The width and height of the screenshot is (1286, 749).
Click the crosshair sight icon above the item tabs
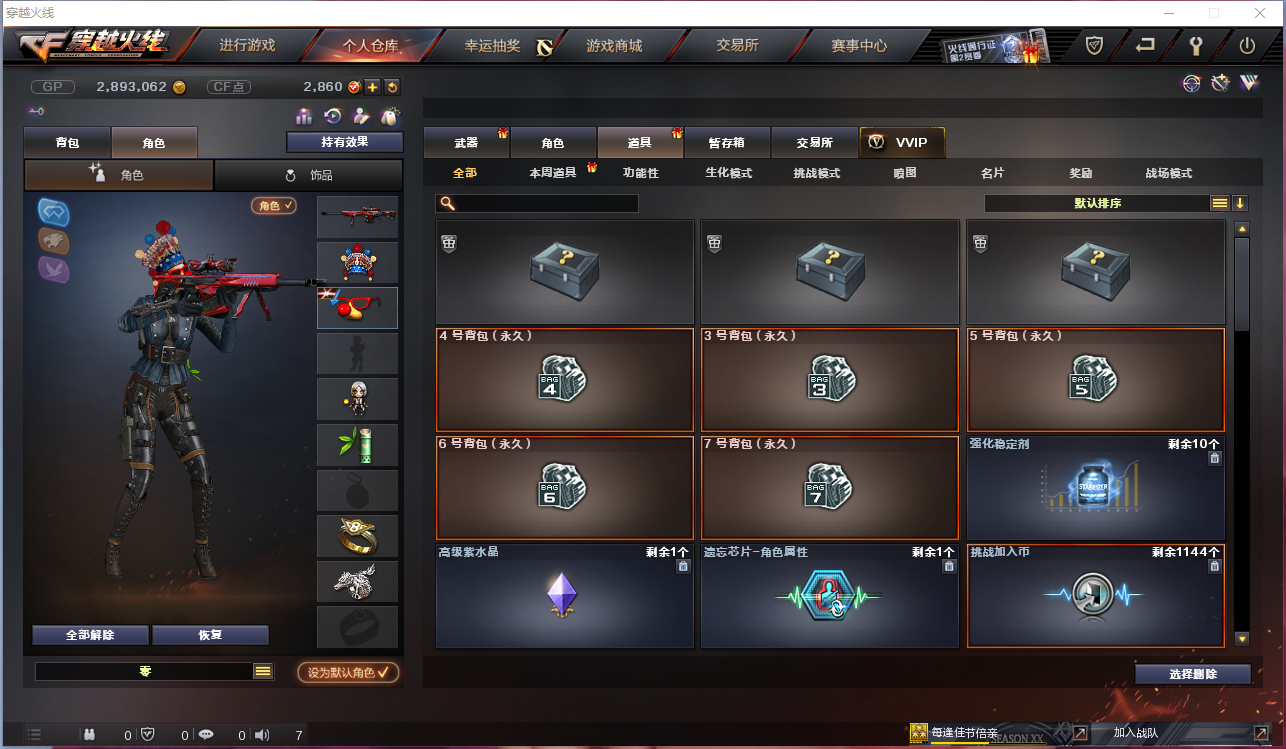pos(1191,84)
